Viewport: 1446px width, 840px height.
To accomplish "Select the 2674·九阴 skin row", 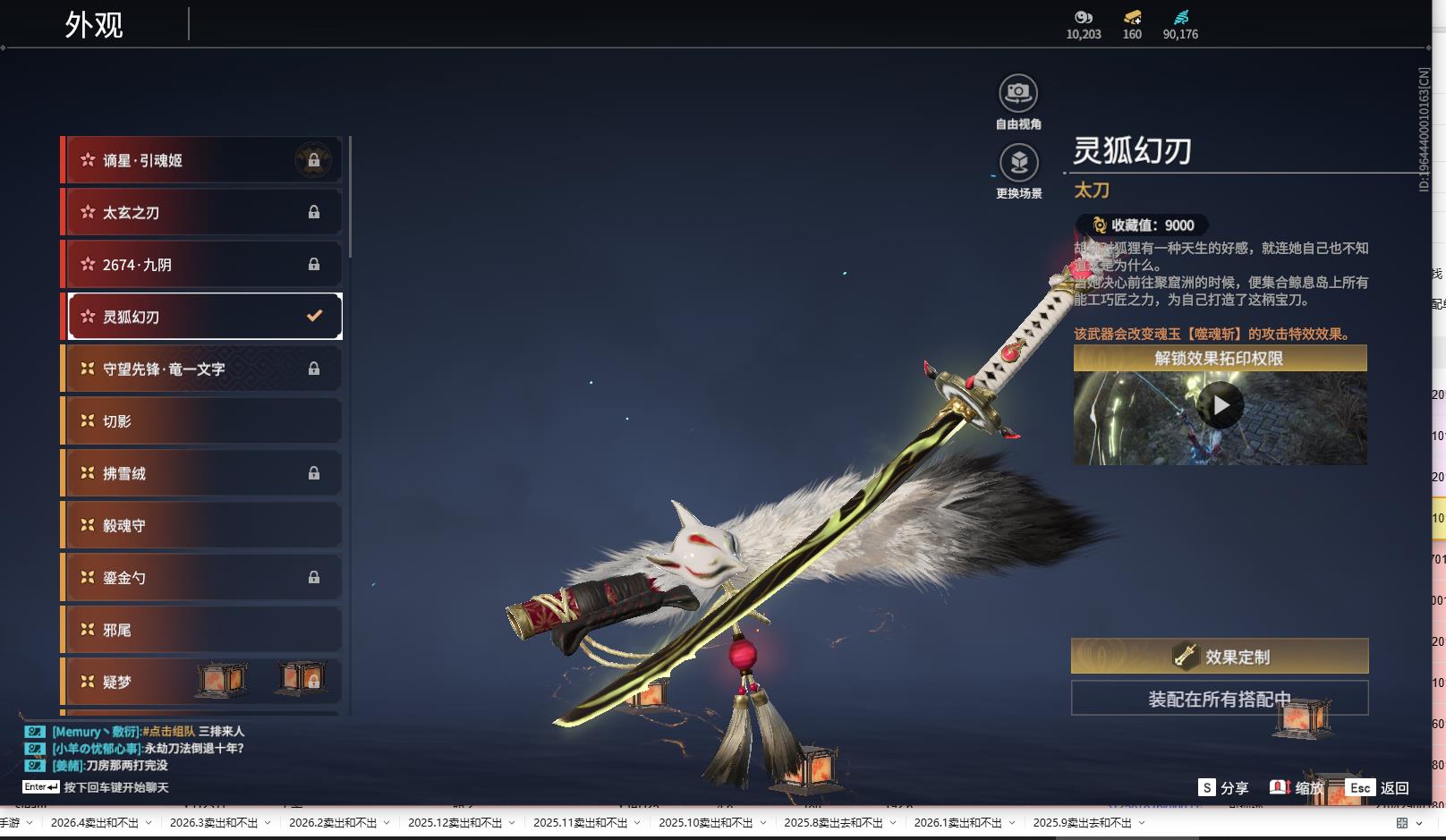I will (202, 265).
